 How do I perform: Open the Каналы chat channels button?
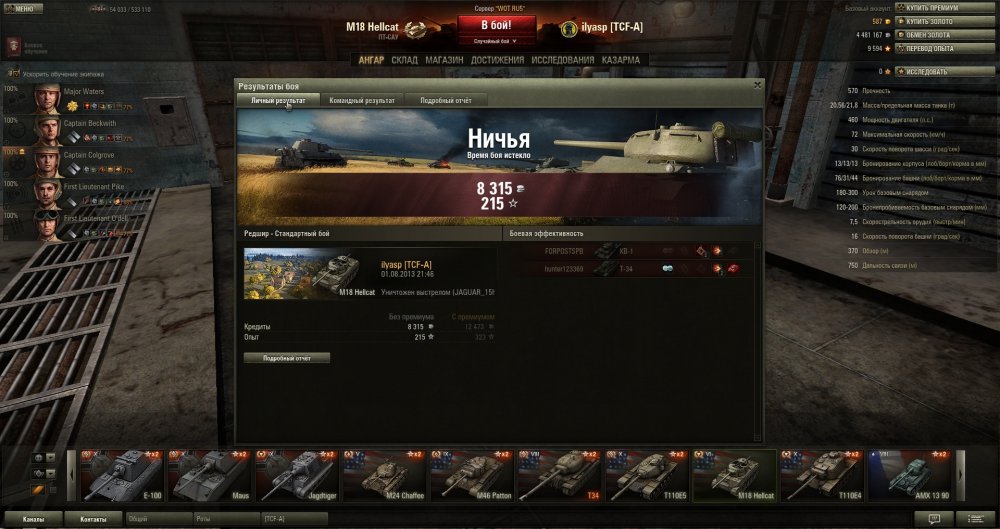(x=33, y=520)
